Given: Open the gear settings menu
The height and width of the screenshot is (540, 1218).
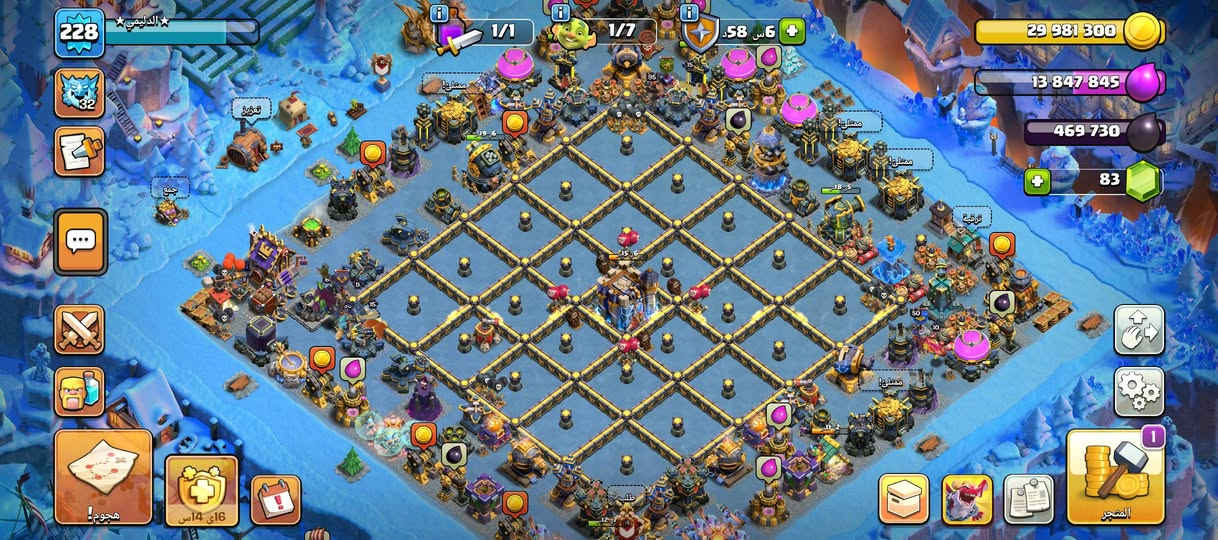Looking at the screenshot, I should coord(1139,392).
